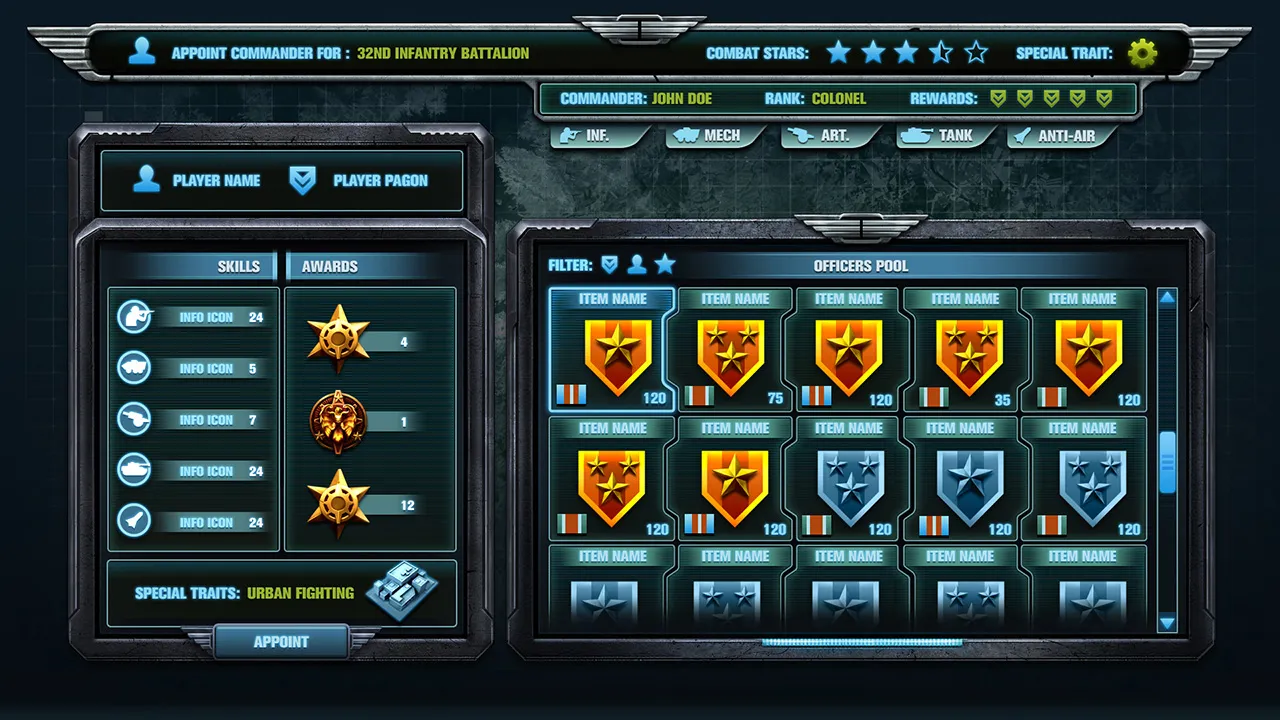
Task: Show the TANK category tab
Action: 945,135
